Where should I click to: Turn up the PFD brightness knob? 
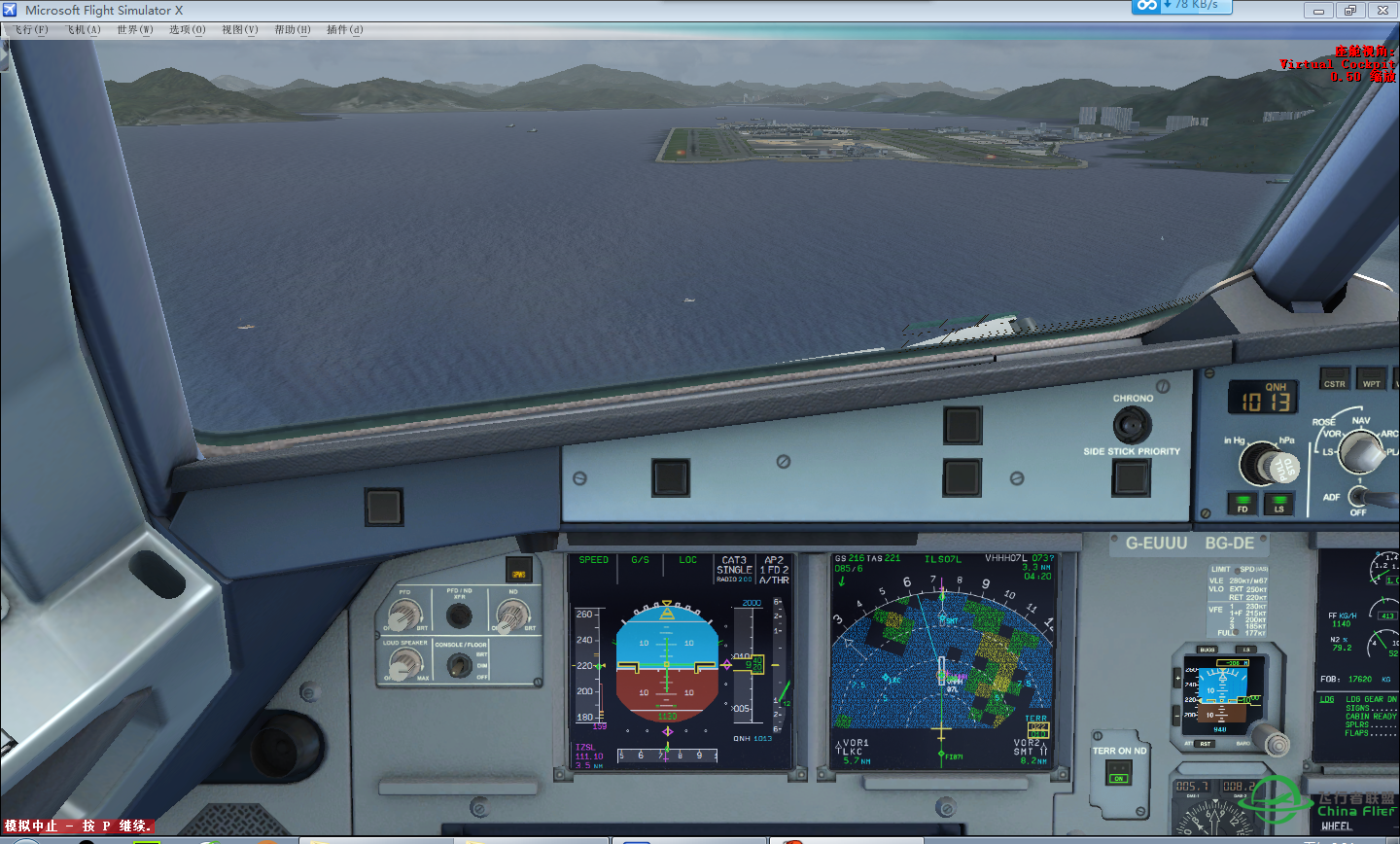(405, 615)
